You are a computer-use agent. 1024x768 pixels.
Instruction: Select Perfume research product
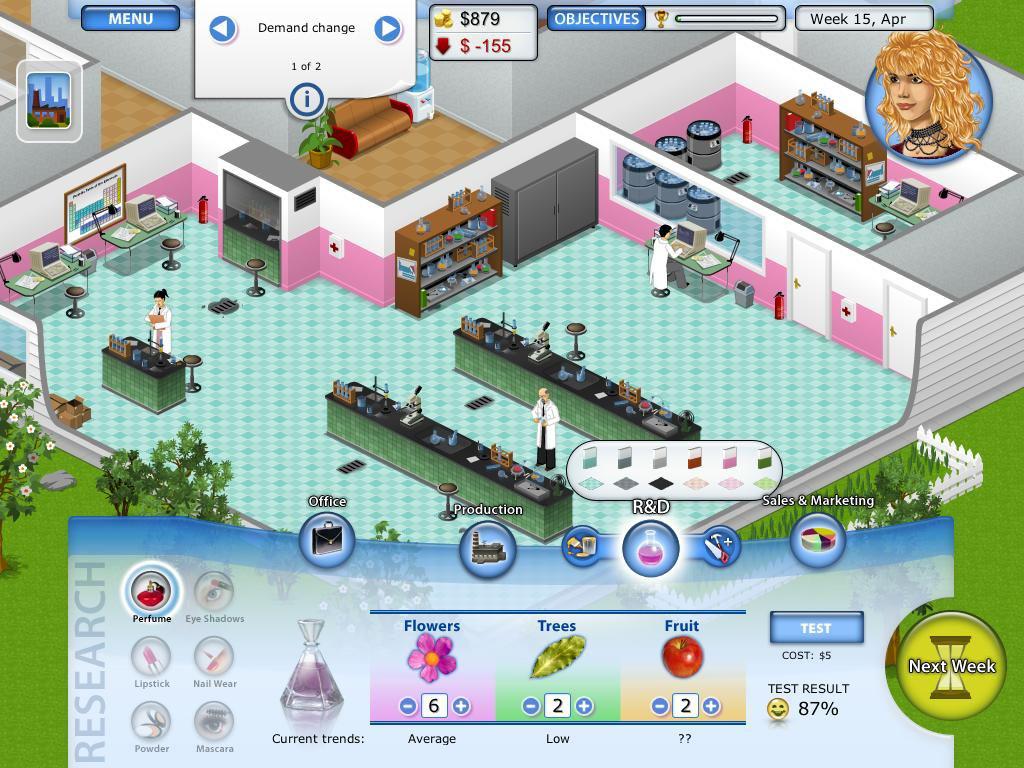[152, 590]
